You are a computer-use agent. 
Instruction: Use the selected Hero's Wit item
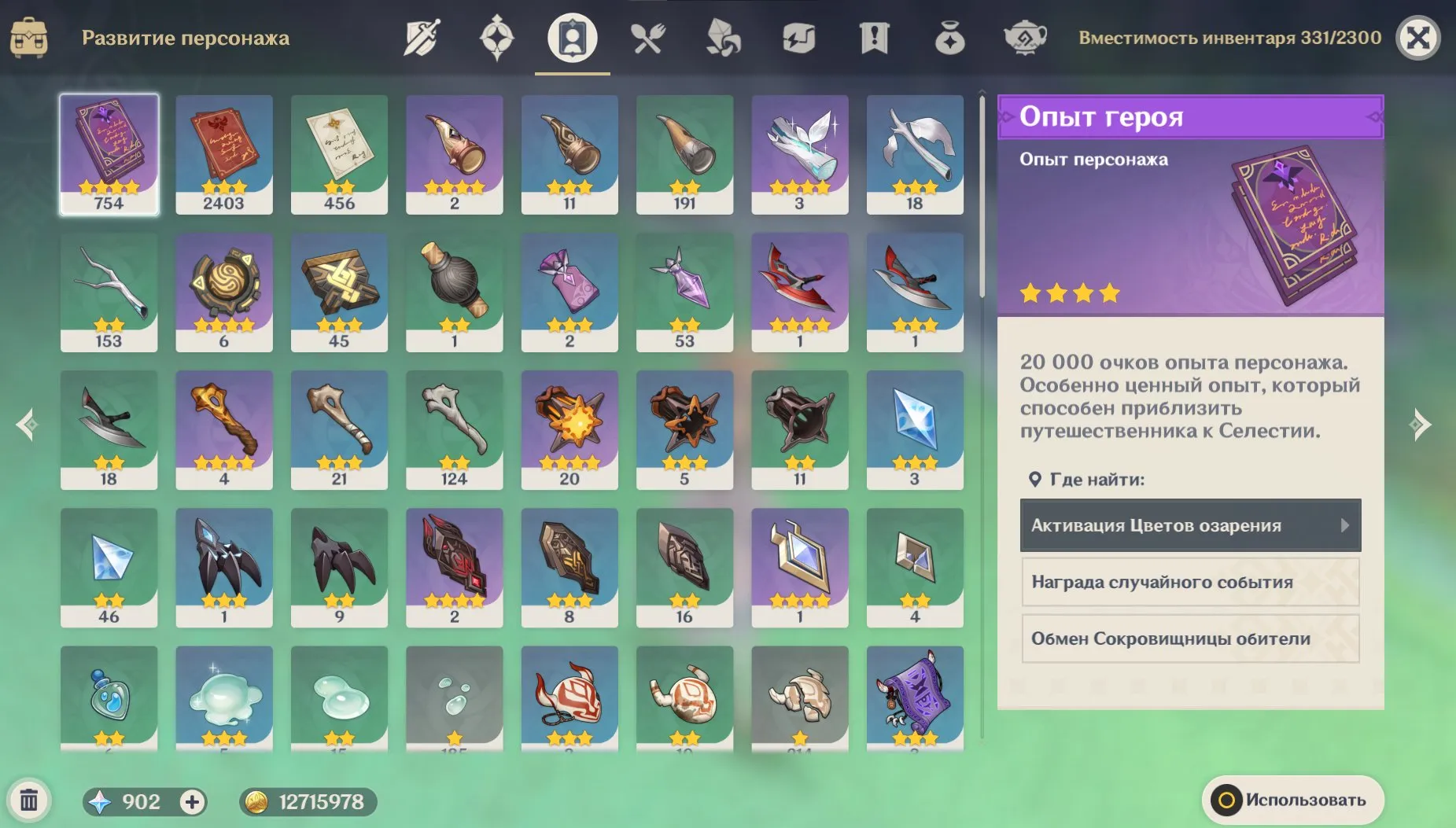point(1292,800)
